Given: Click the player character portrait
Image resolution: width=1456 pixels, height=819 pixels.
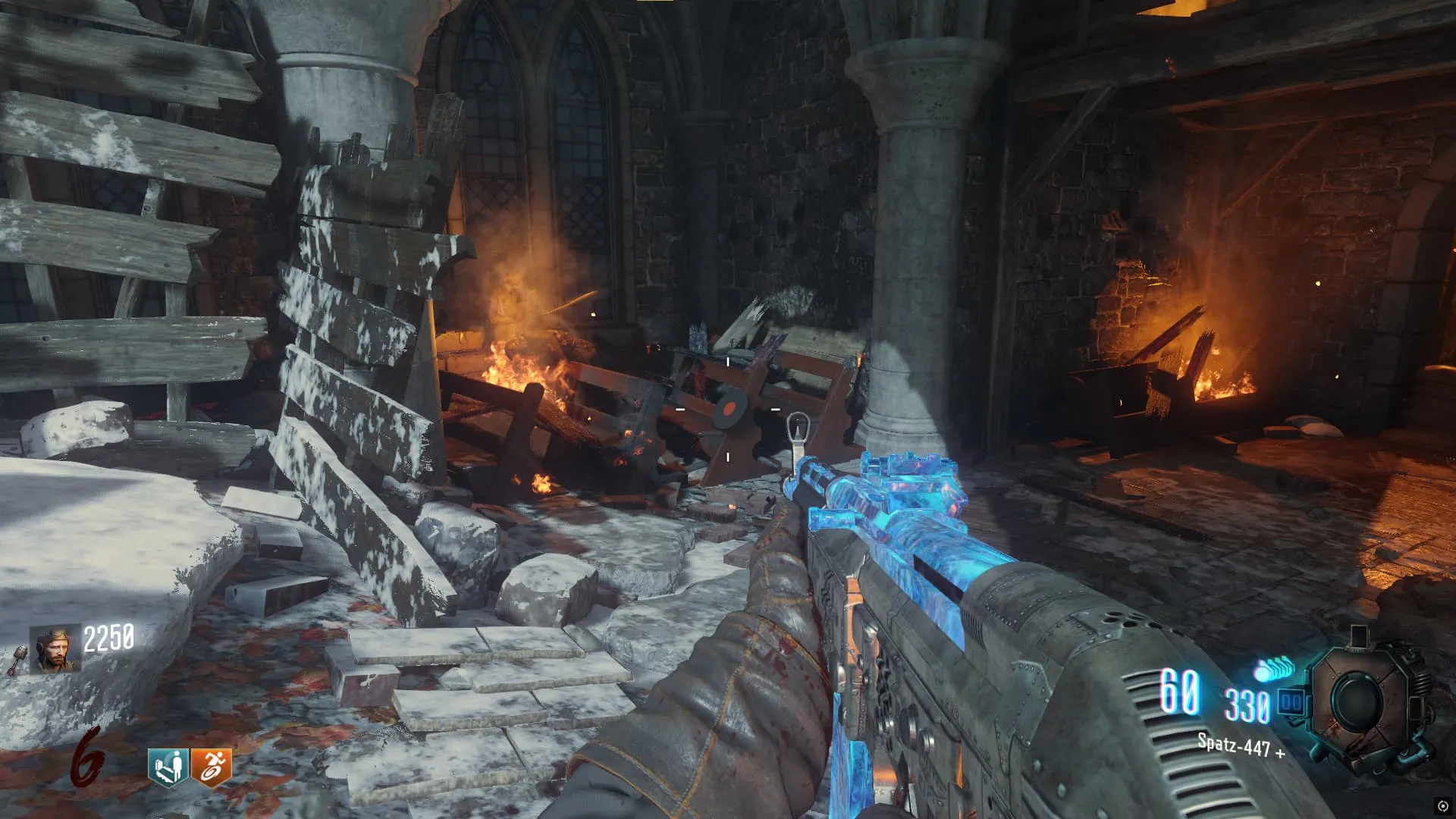Looking at the screenshot, I should coord(55,649).
